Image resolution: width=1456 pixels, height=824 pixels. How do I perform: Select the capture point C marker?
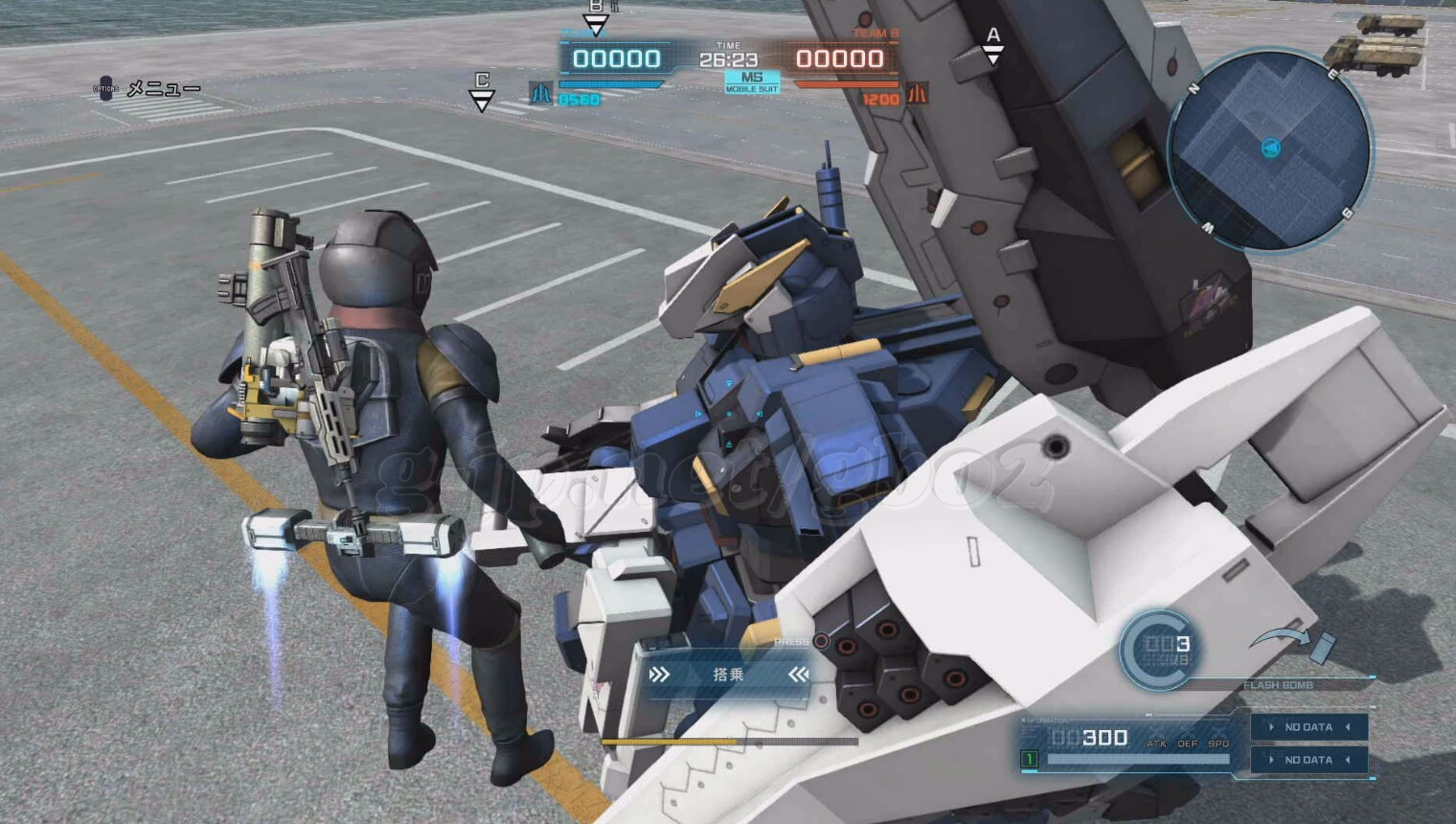click(482, 91)
